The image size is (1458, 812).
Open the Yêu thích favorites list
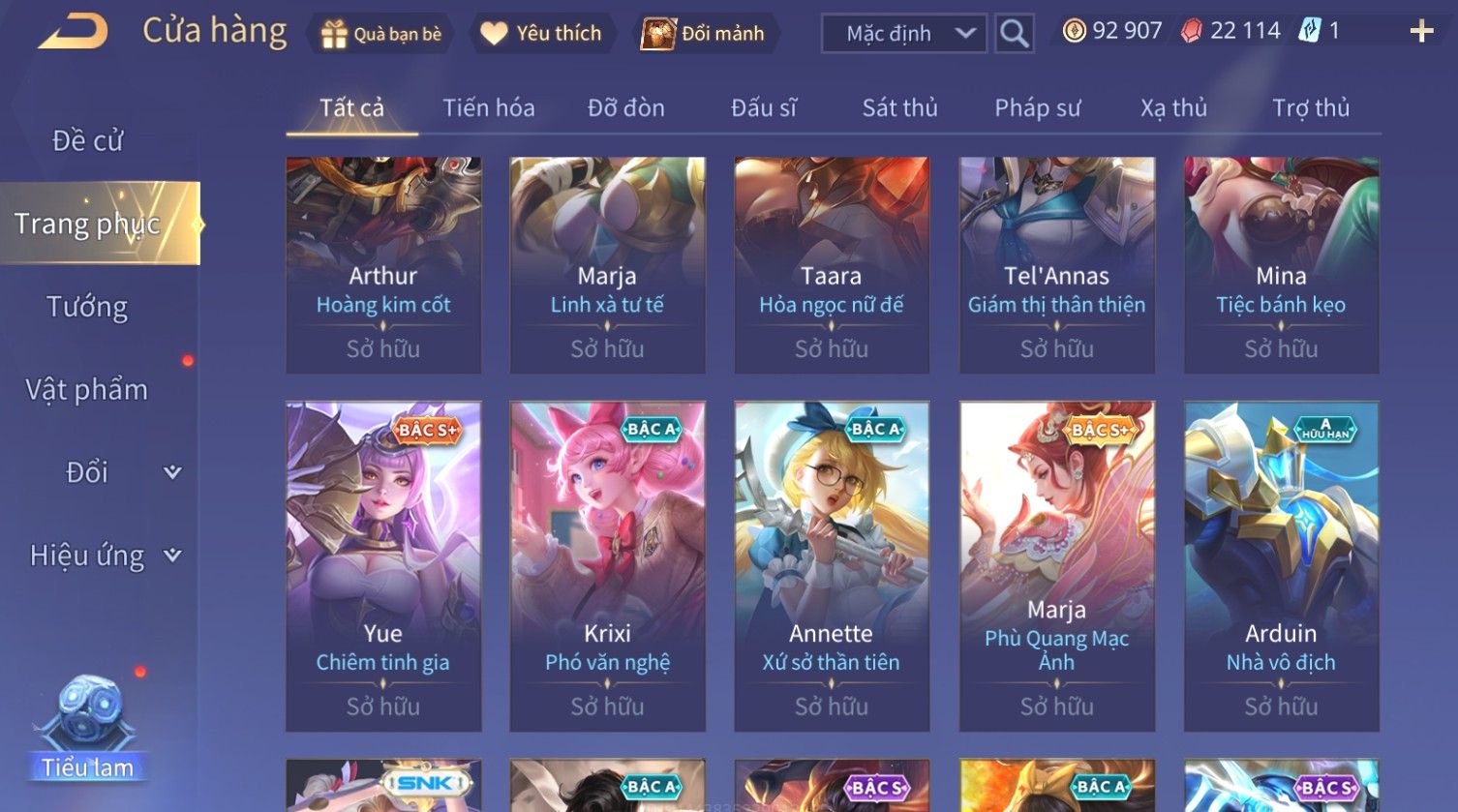(x=542, y=34)
